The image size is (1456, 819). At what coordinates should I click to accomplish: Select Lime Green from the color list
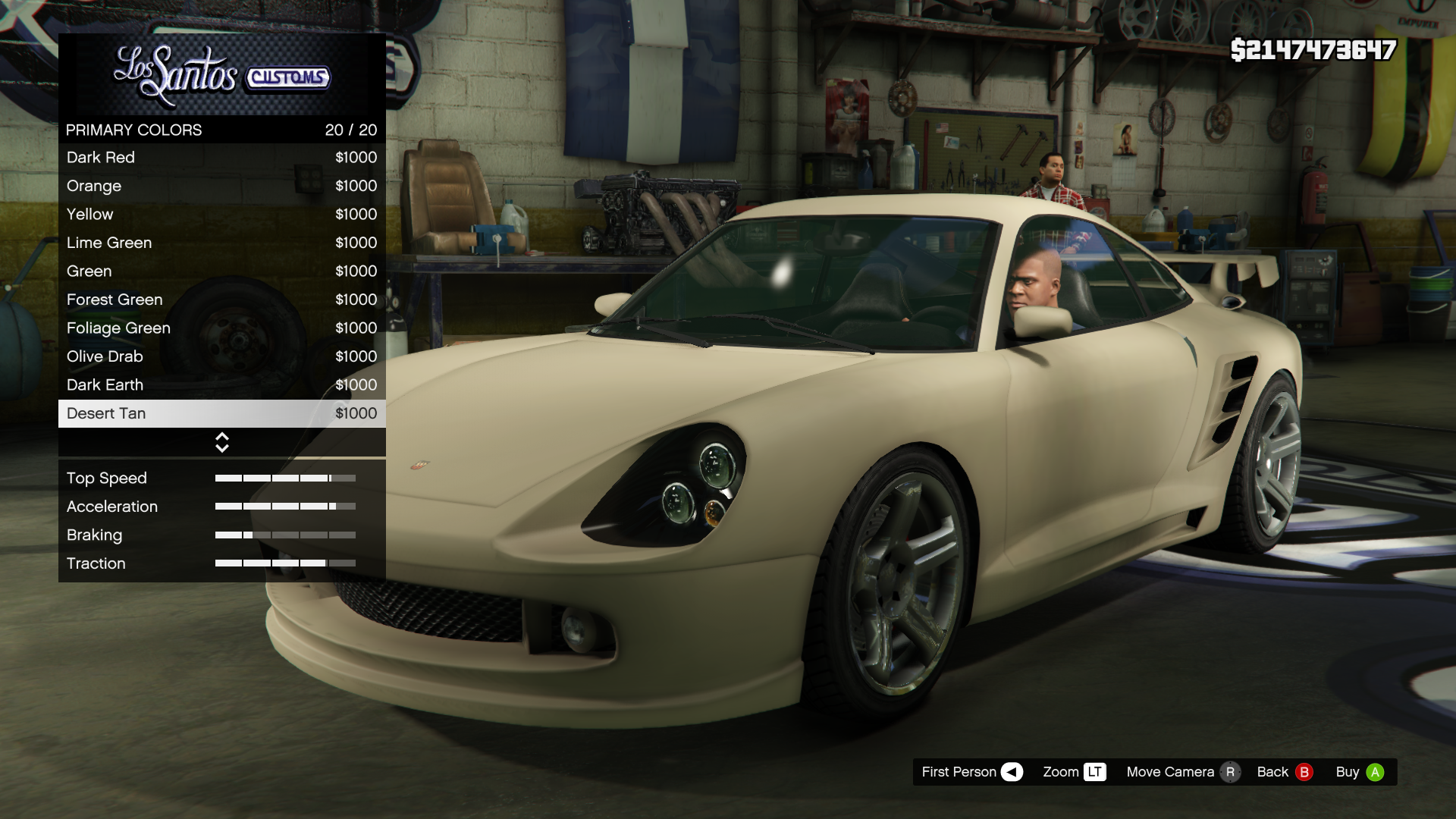pyautogui.click(x=221, y=243)
